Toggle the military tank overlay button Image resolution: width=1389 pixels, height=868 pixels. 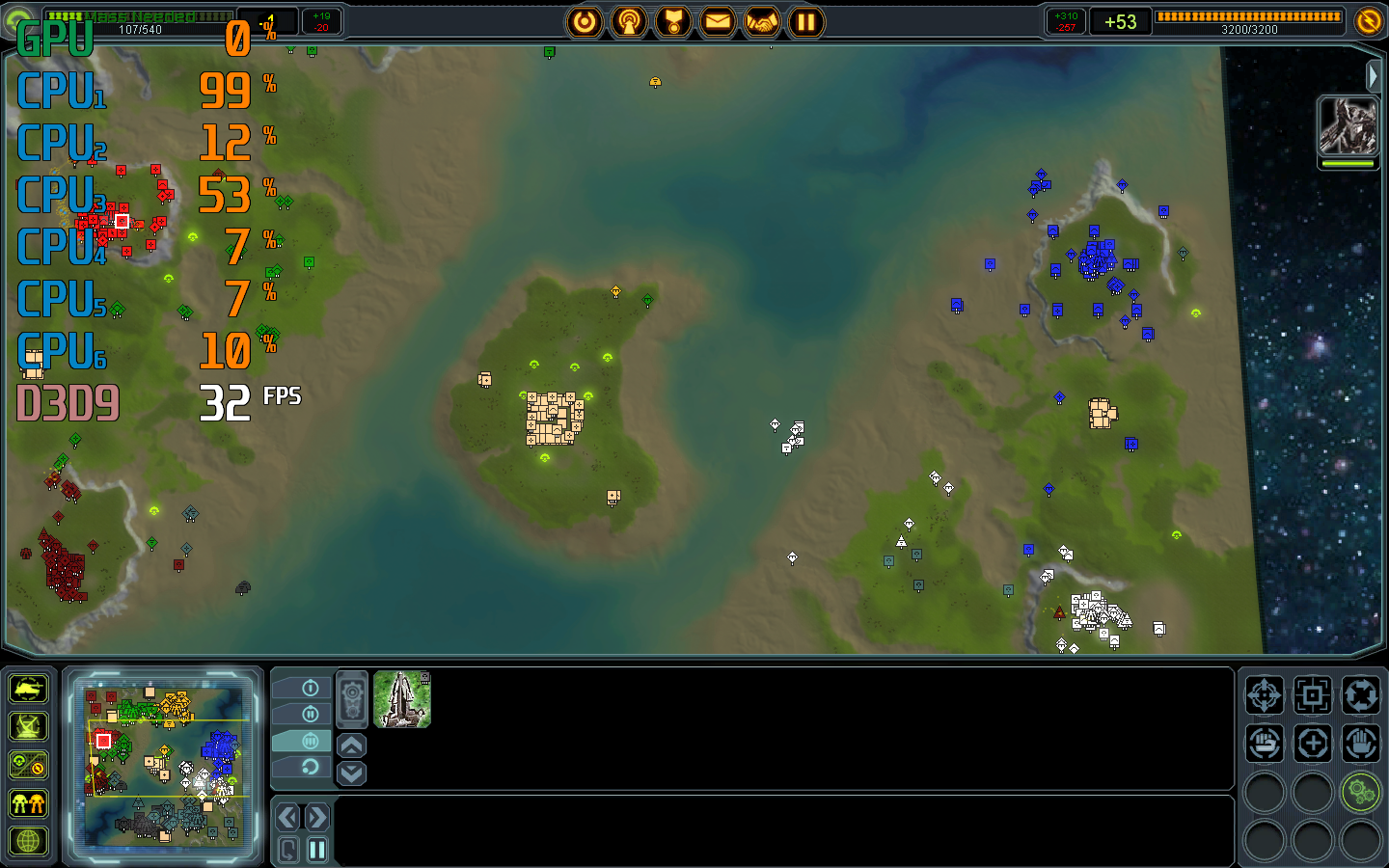pyautogui.click(x=28, y=690)
